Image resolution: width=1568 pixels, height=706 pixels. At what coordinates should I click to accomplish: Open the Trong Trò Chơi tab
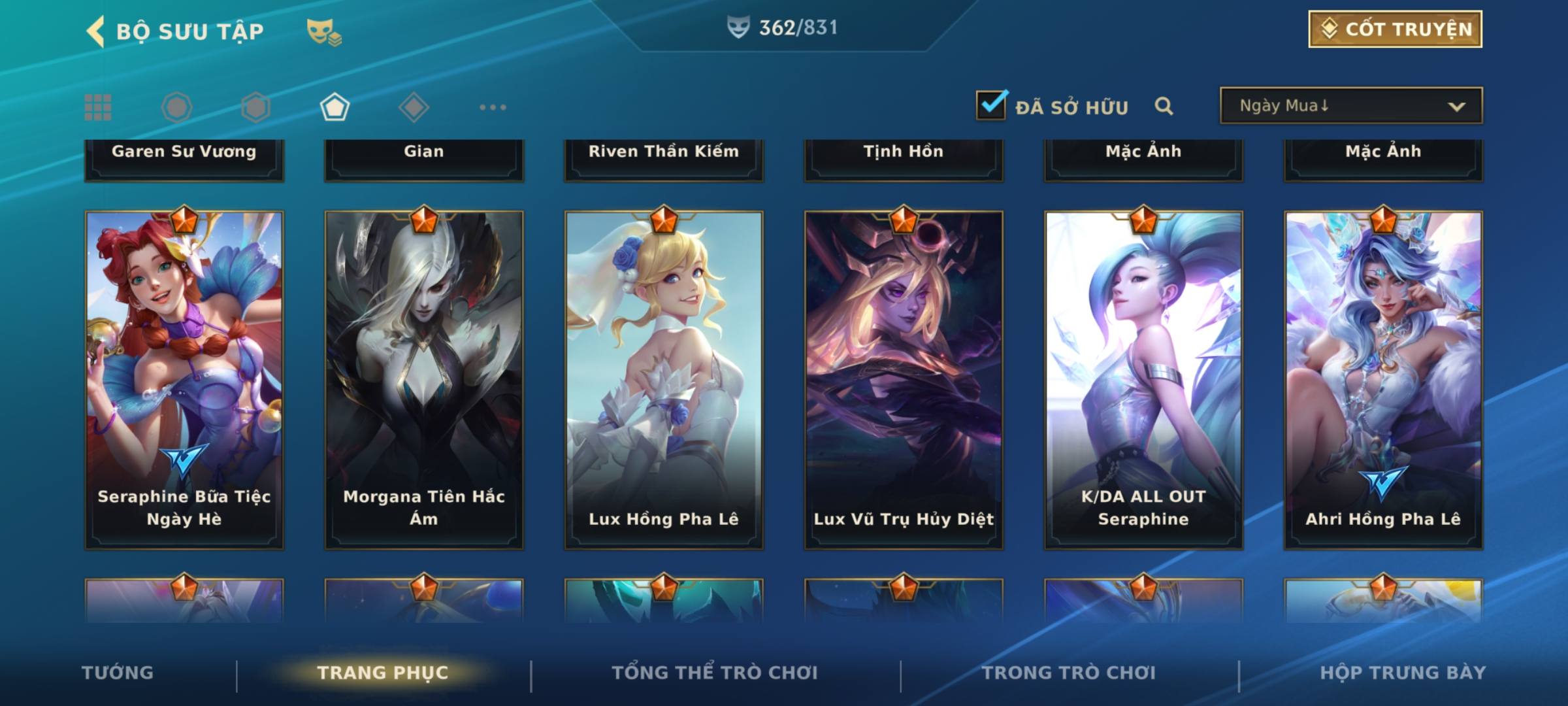coord(1069,673)
